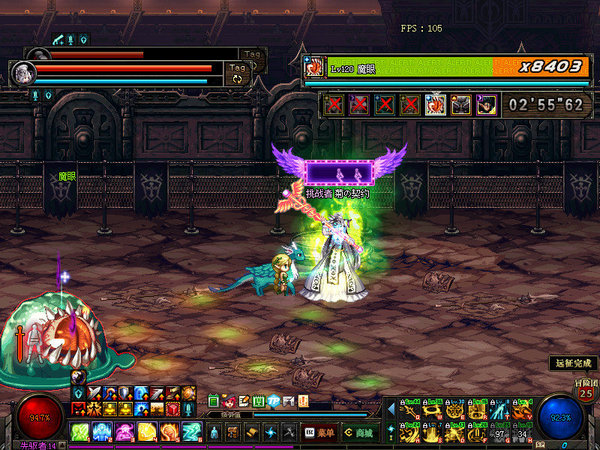Select the player character portrait
The image size is (600, 450).
click(x=24, y=73)
